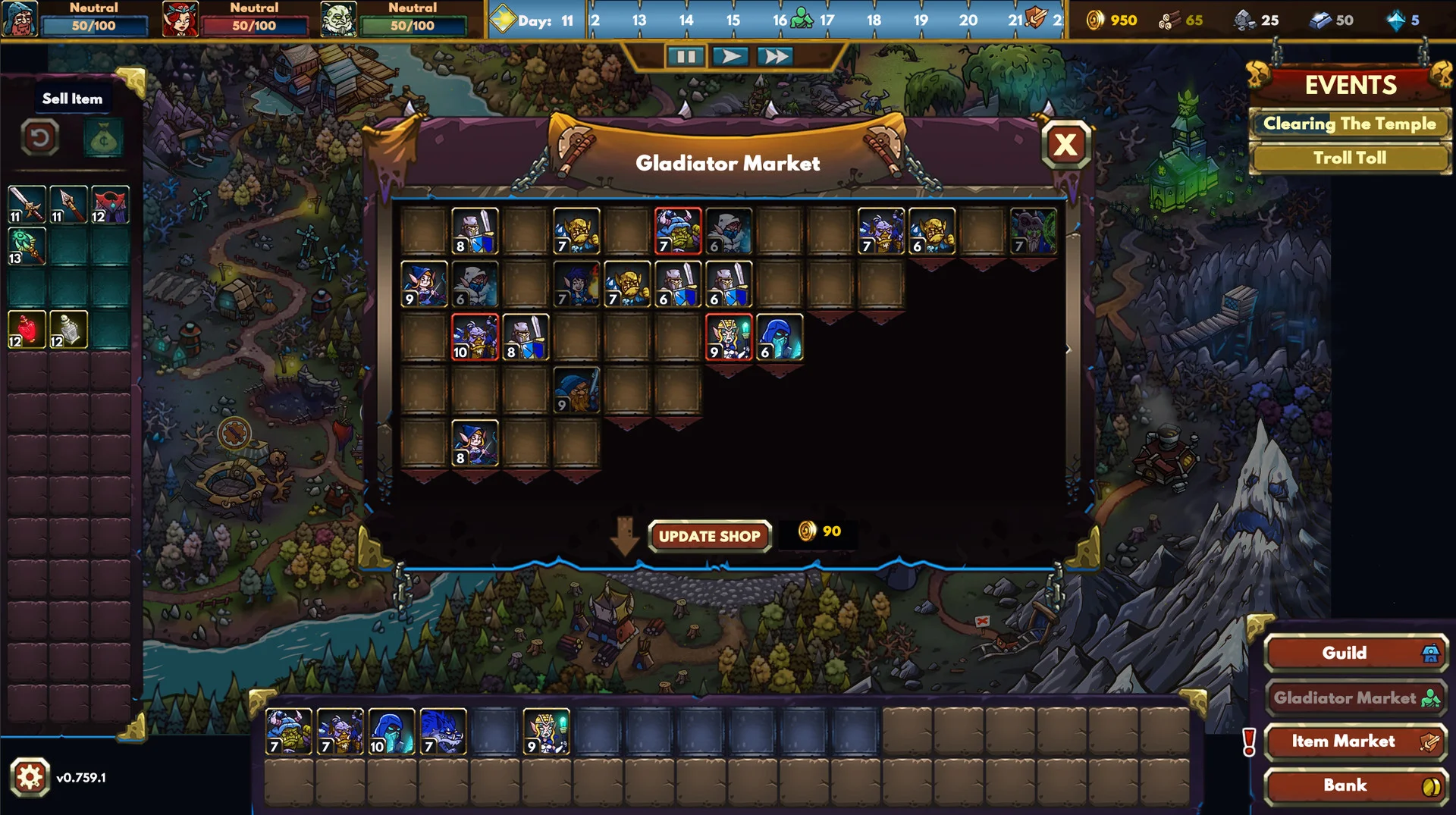Click the green money bag sell button
The height and width of the screenshot is (815, 1456).
pyautogui.click(x=103, y=138)
